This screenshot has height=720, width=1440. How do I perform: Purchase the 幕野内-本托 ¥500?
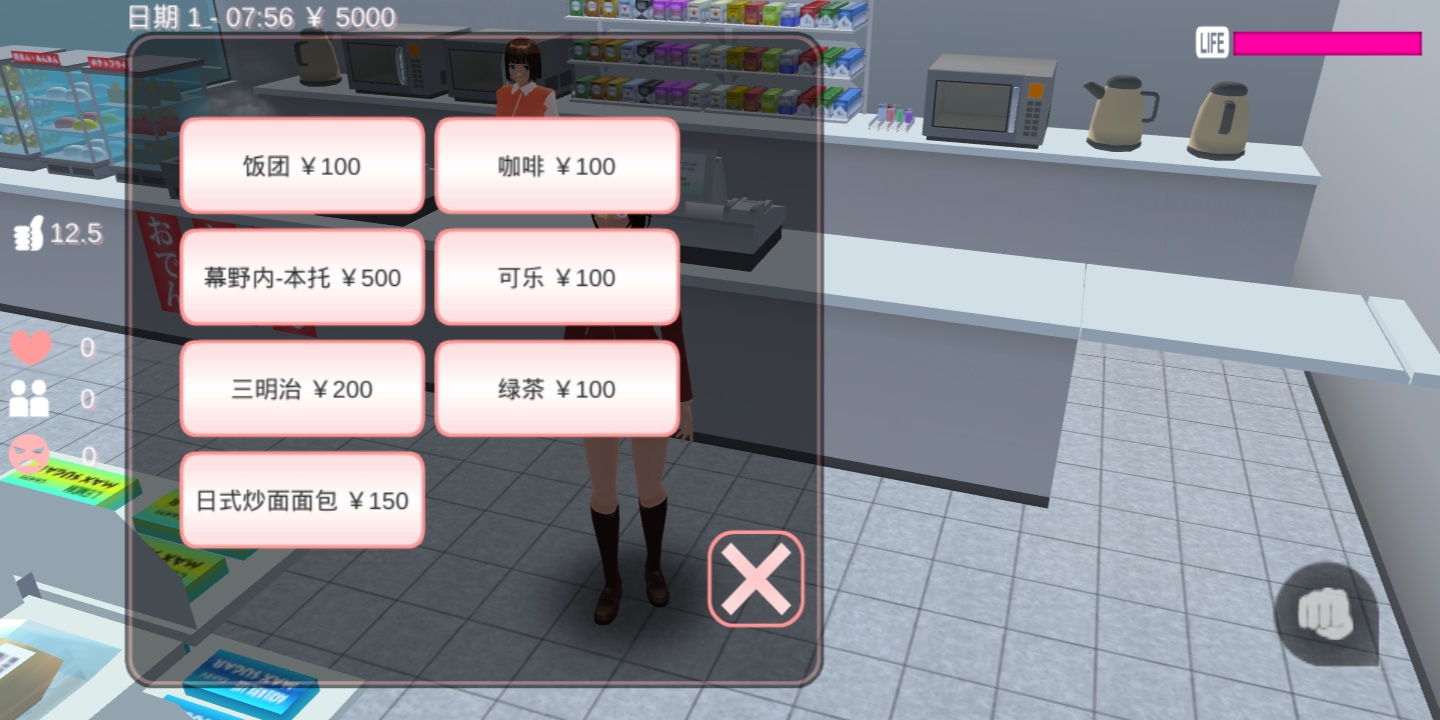(302, 277)
